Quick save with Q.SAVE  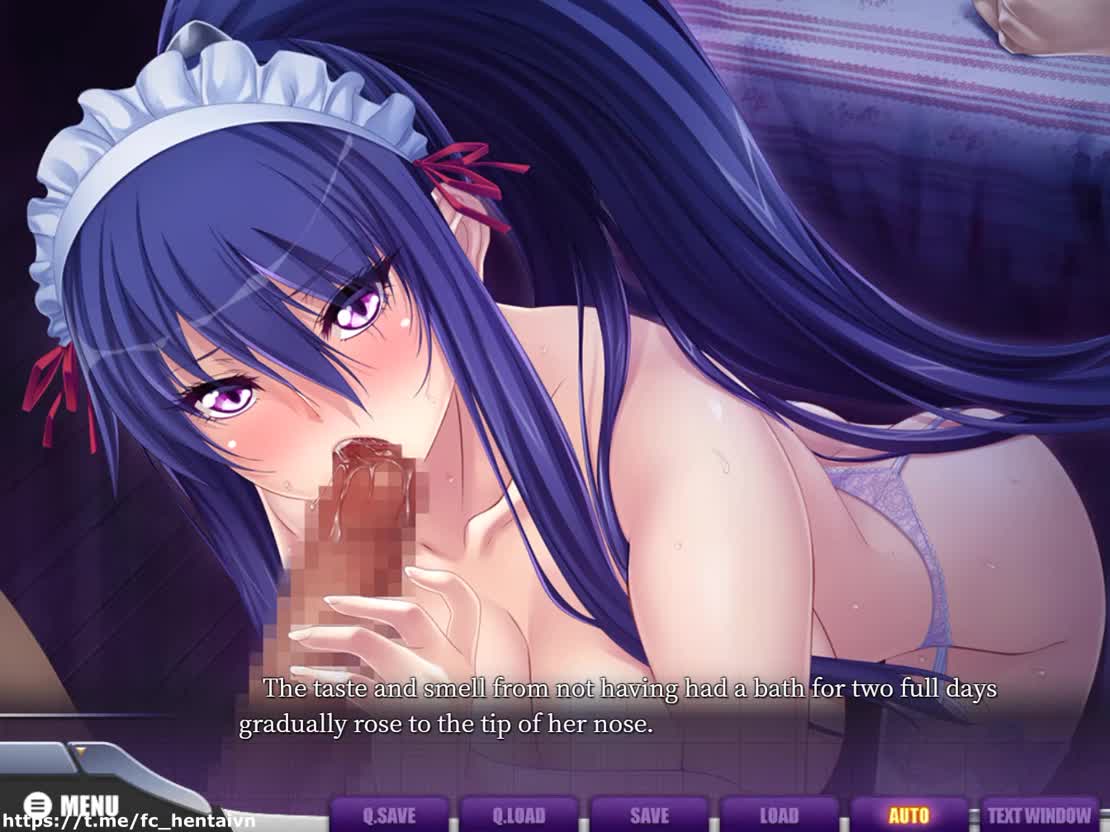tap(388, 815)
